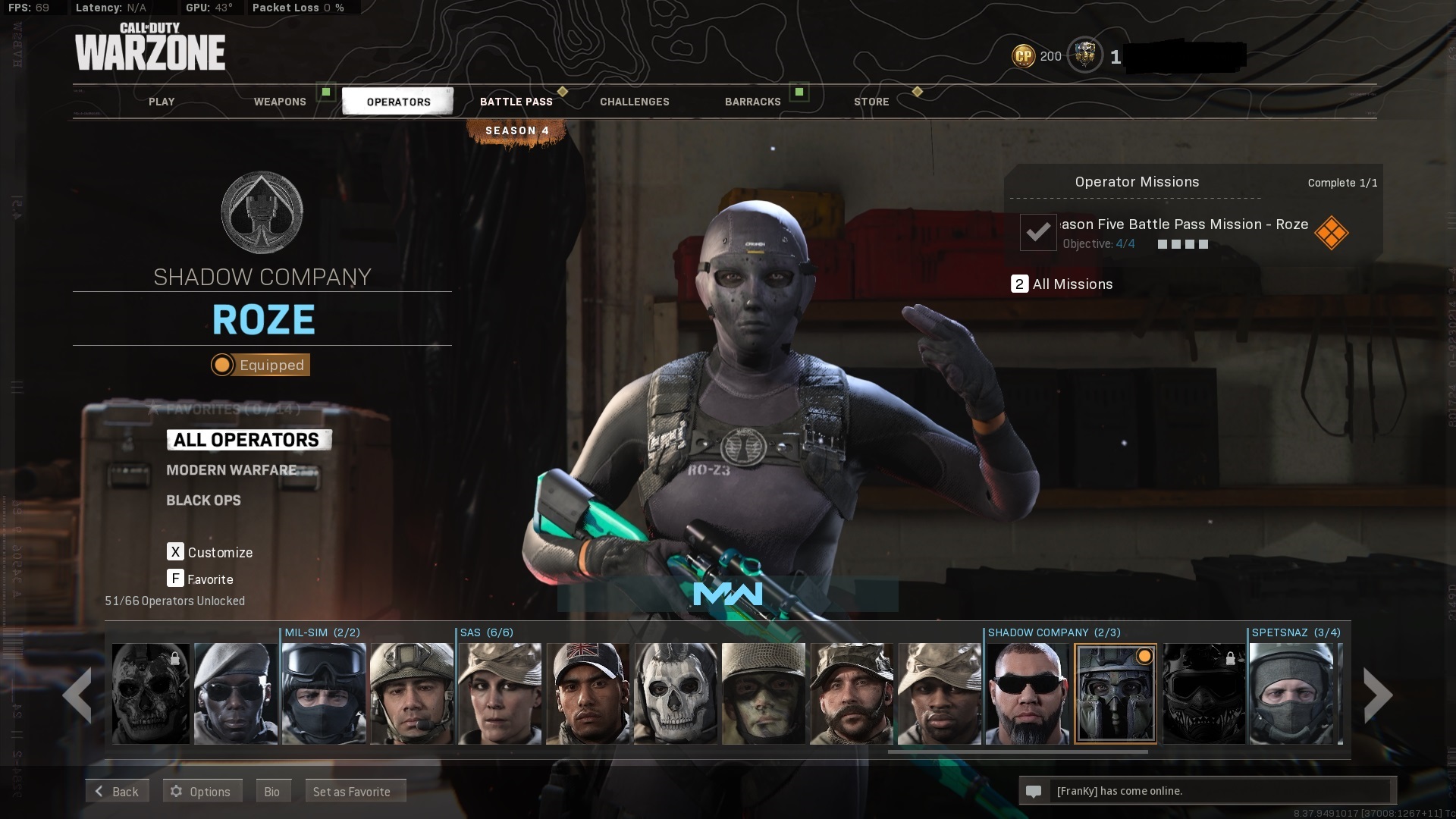Switch to the Play tab

point(162,102)
